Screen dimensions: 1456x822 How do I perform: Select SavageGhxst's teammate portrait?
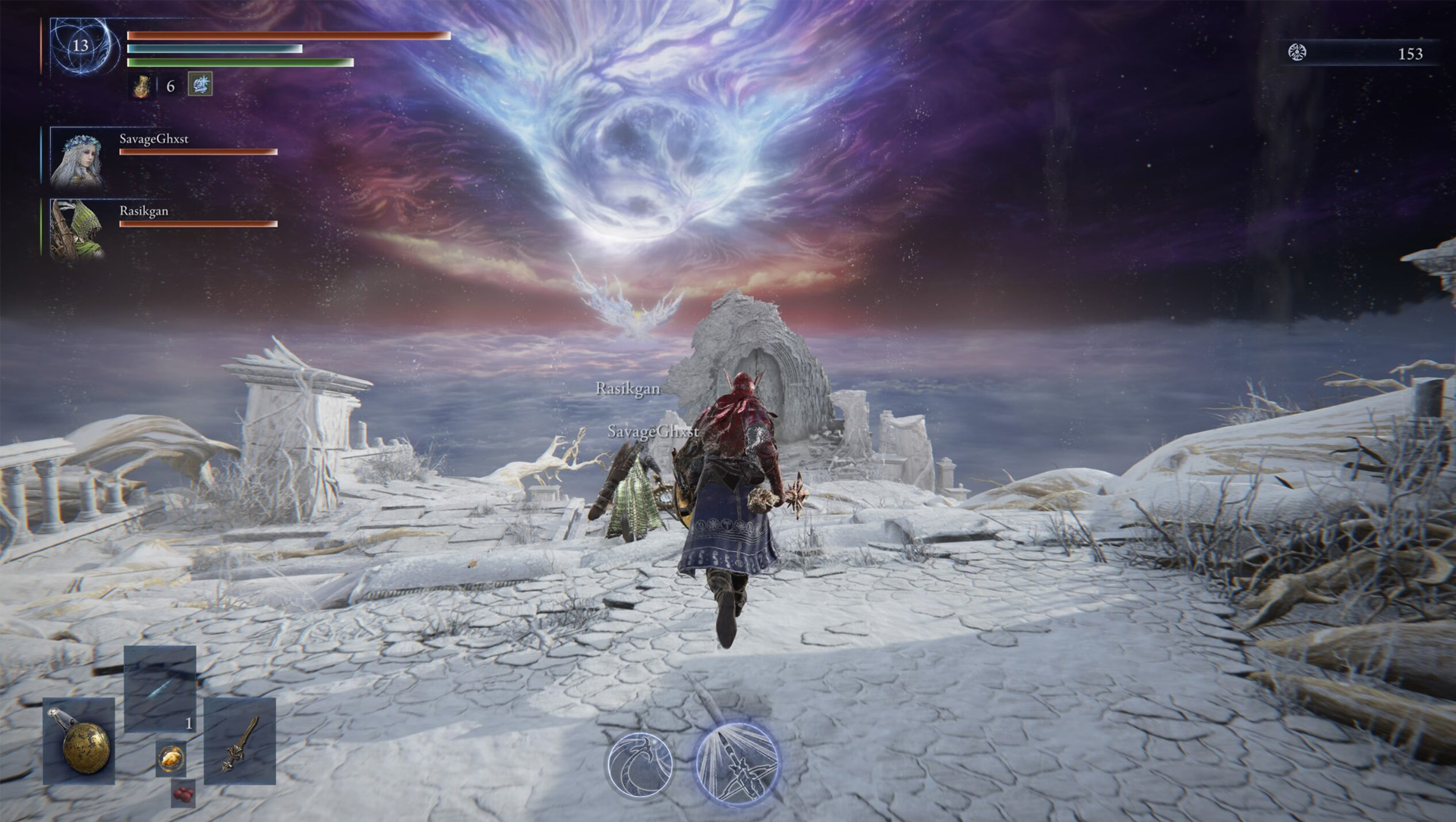point(76,157)
